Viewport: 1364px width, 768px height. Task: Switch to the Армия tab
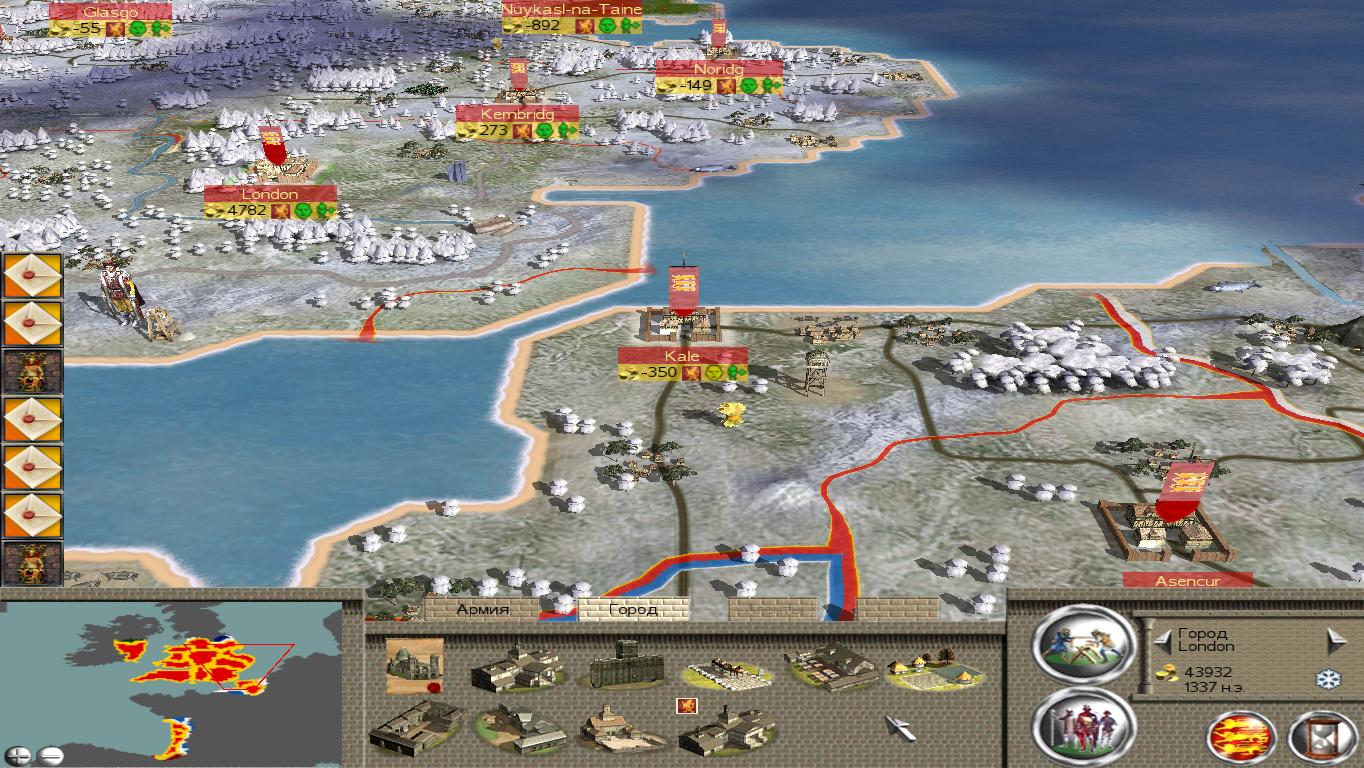[x=483, y=609]
